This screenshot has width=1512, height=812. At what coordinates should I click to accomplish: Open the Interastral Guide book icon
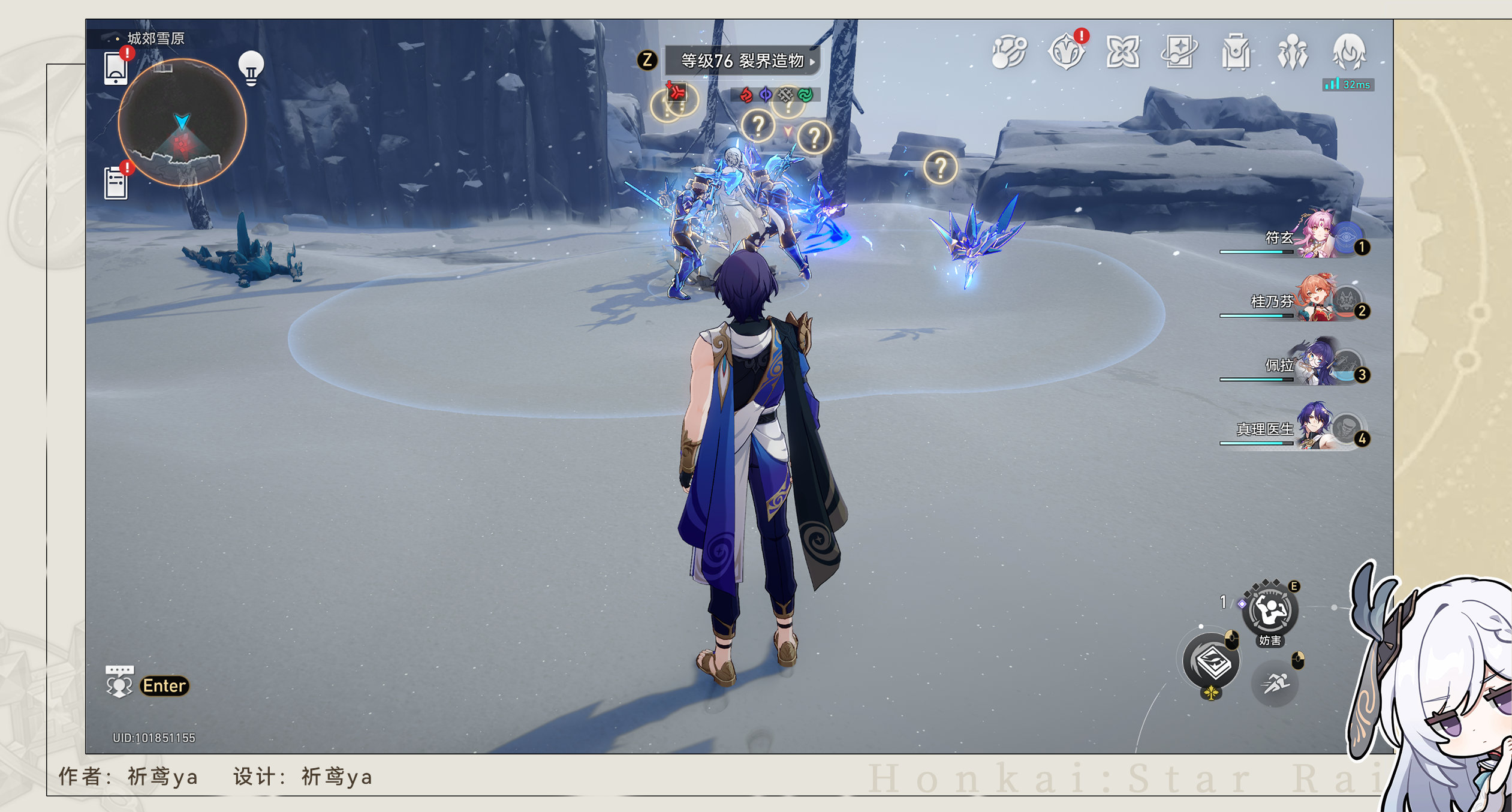click(x=1179, y=52)
